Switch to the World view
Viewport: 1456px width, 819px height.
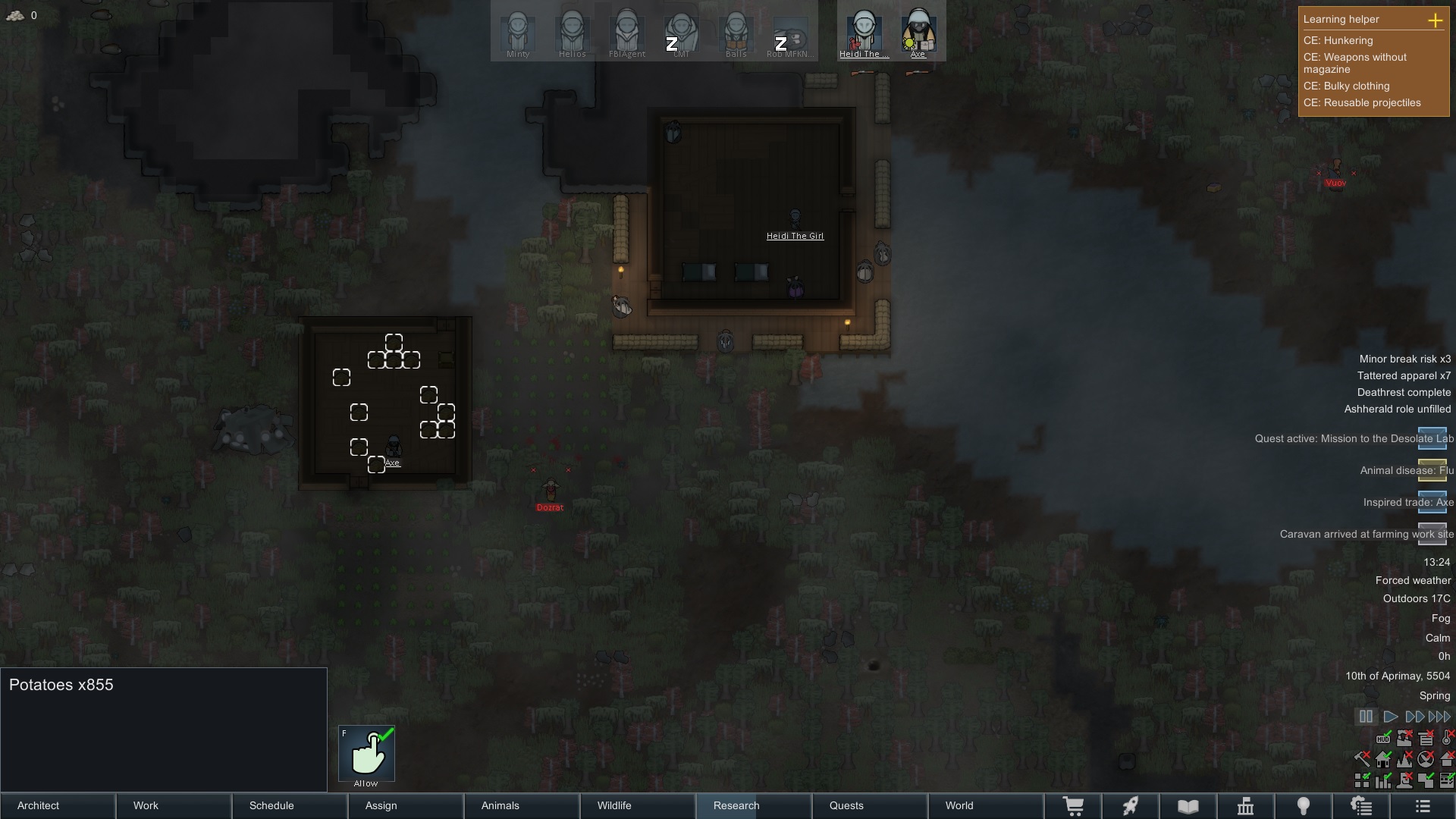985,805
